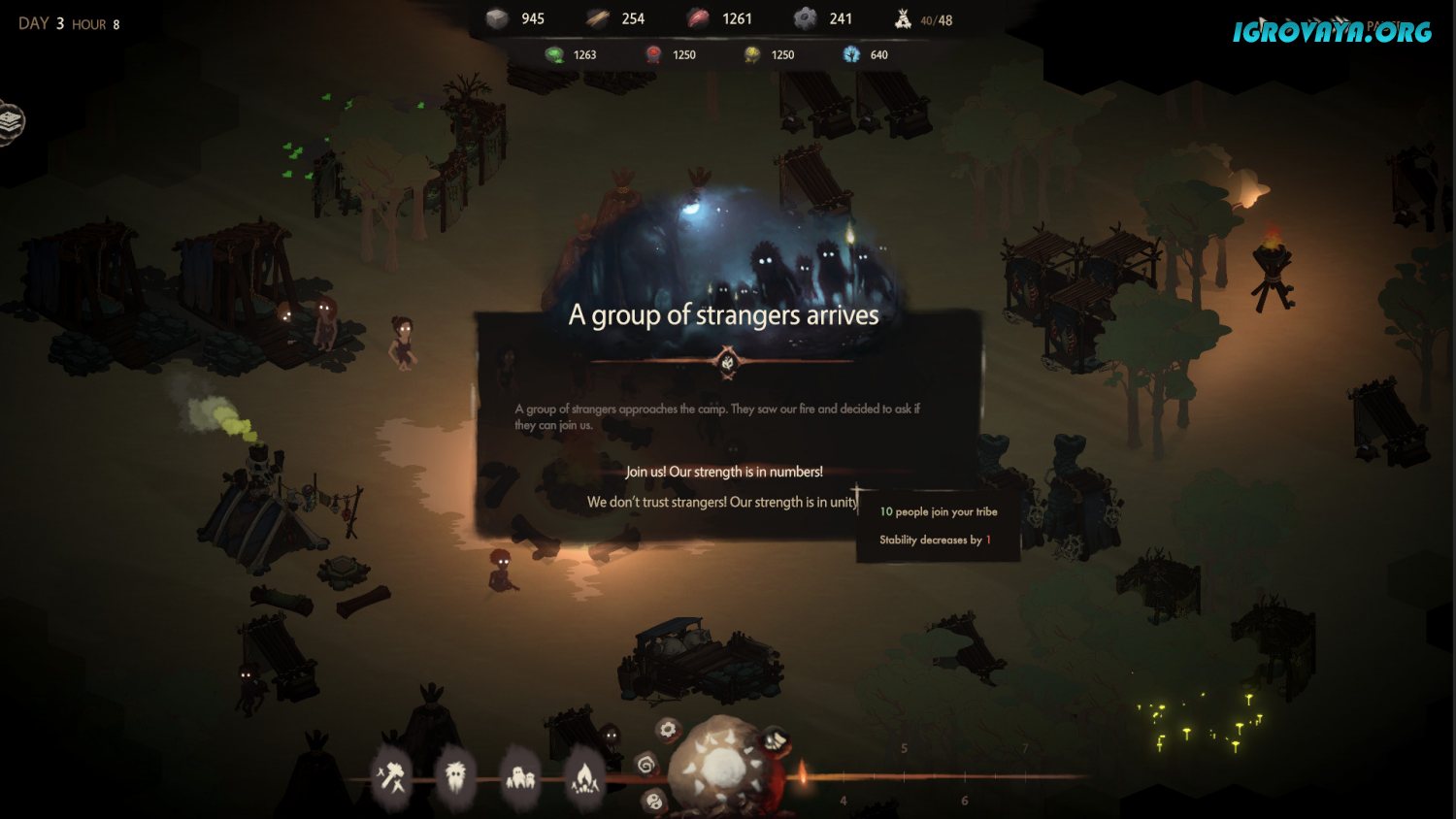1456x819 pixels.
Task: Open the hammer and axe build menu
Action: point(393,776)
